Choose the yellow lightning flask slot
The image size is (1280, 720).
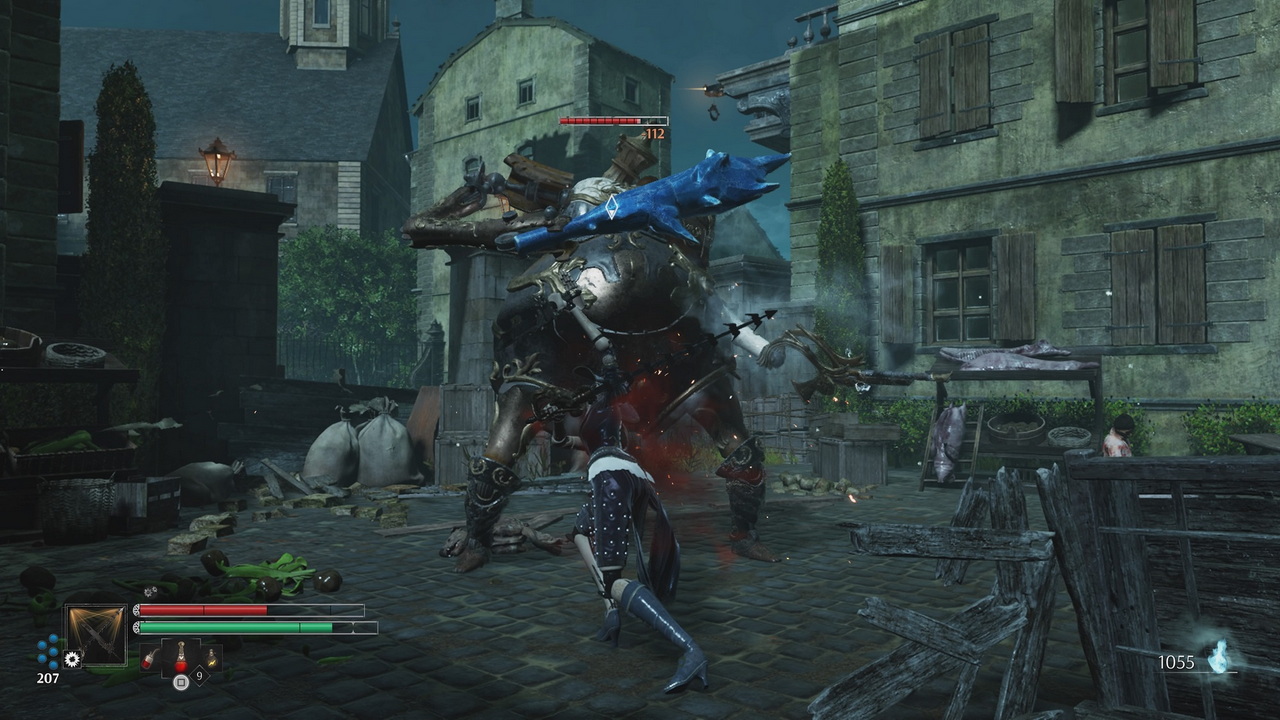(212, 657)
